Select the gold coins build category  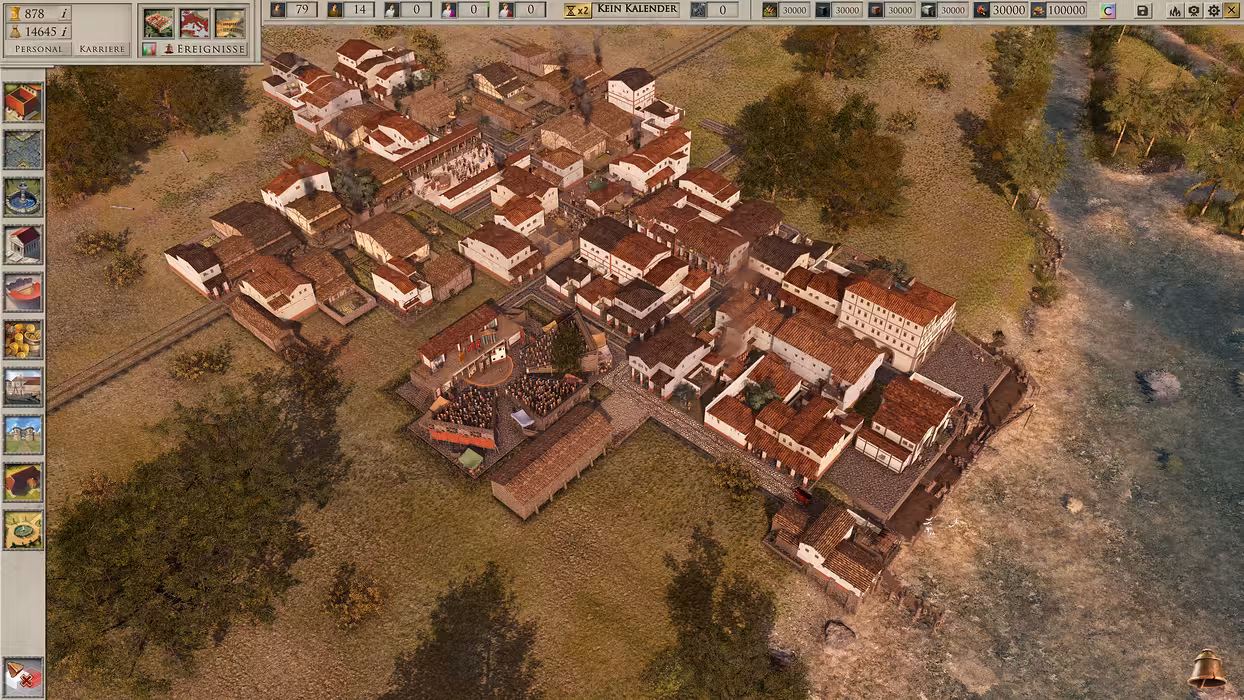pos(23,339)
